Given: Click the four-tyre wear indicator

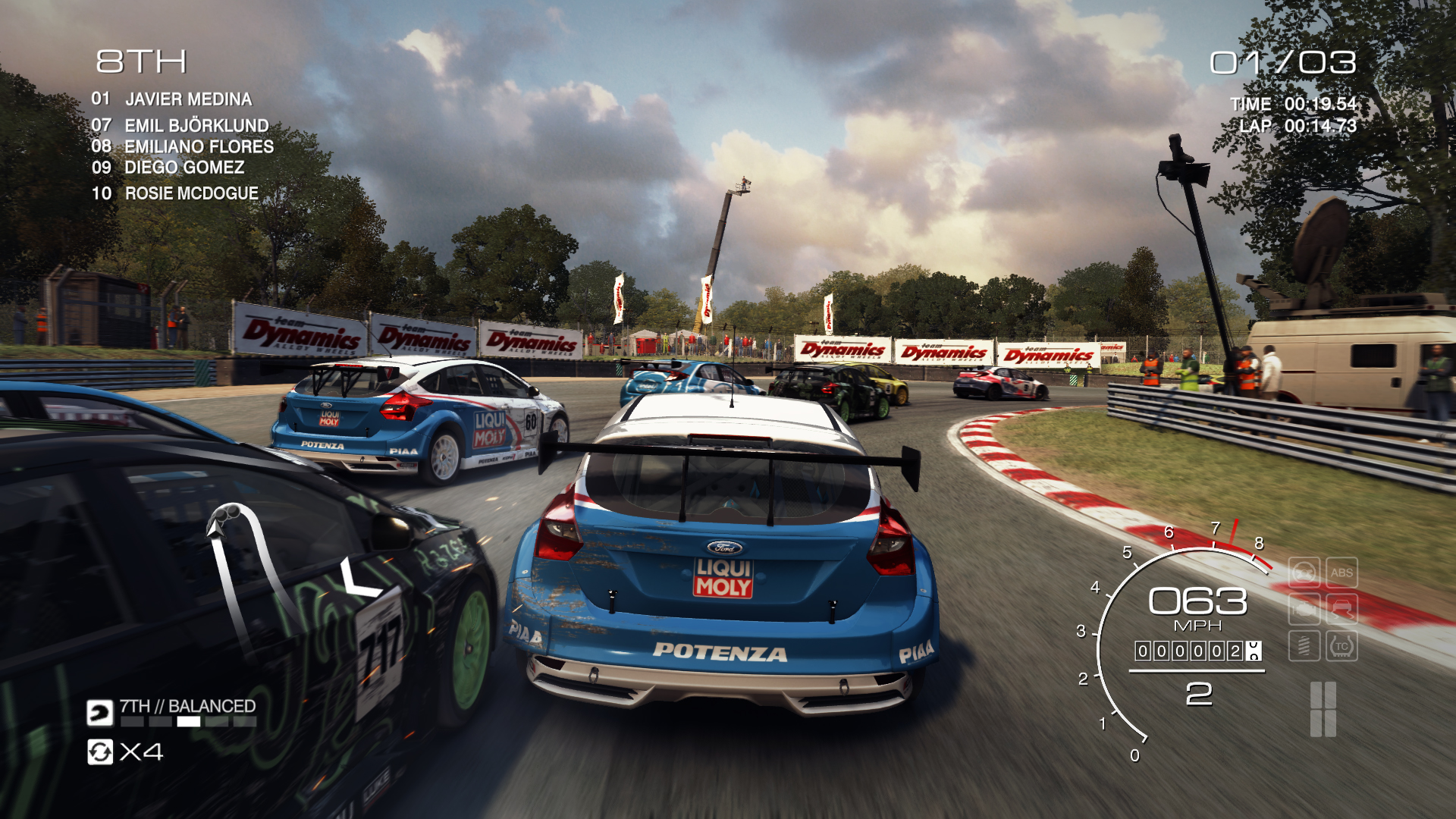Looking at the screenshot, I should coord(1323,709).
